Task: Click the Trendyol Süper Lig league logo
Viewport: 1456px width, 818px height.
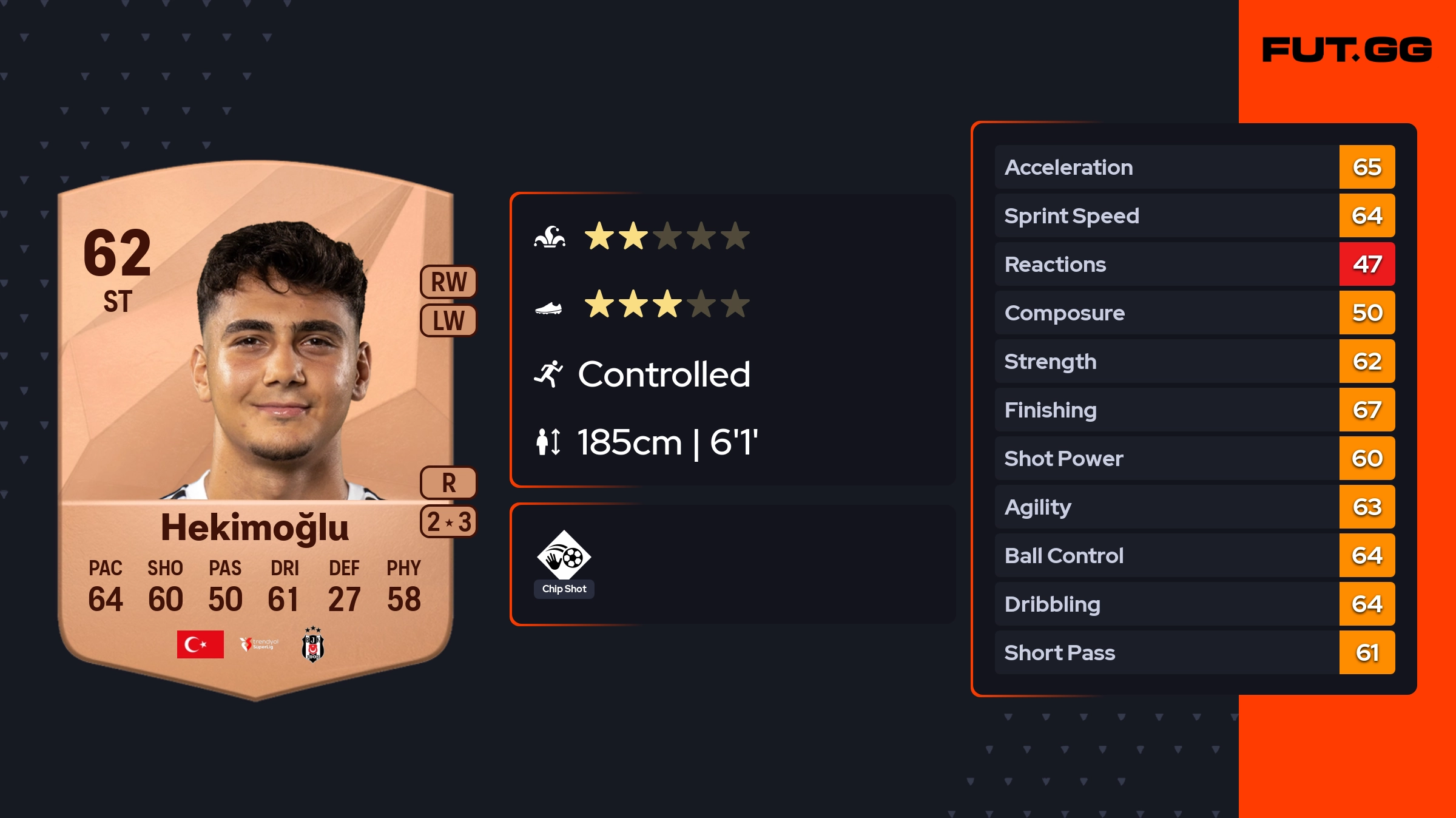Action: click(259, 644)
